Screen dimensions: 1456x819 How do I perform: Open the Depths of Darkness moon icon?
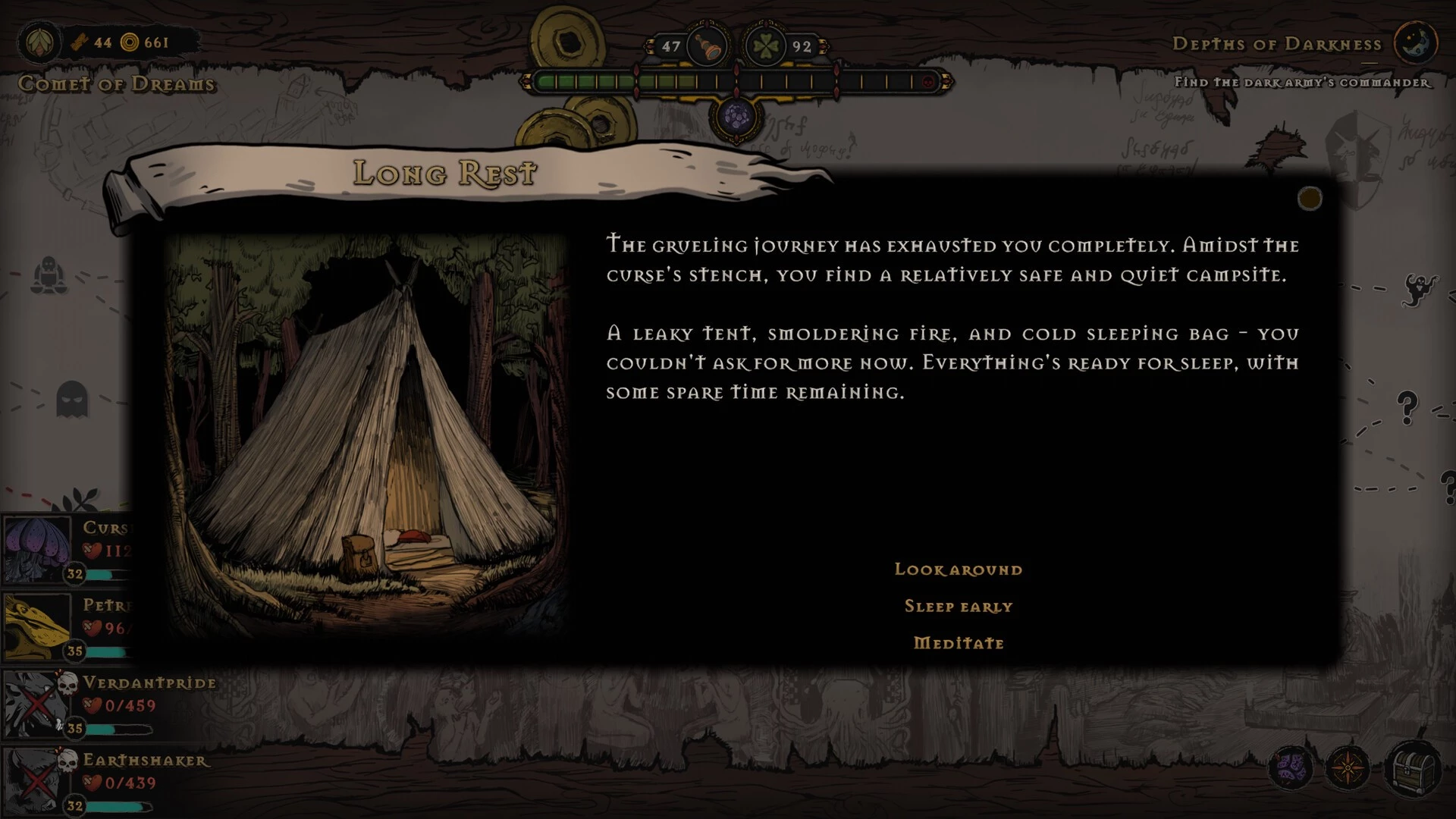point(1415,43)
